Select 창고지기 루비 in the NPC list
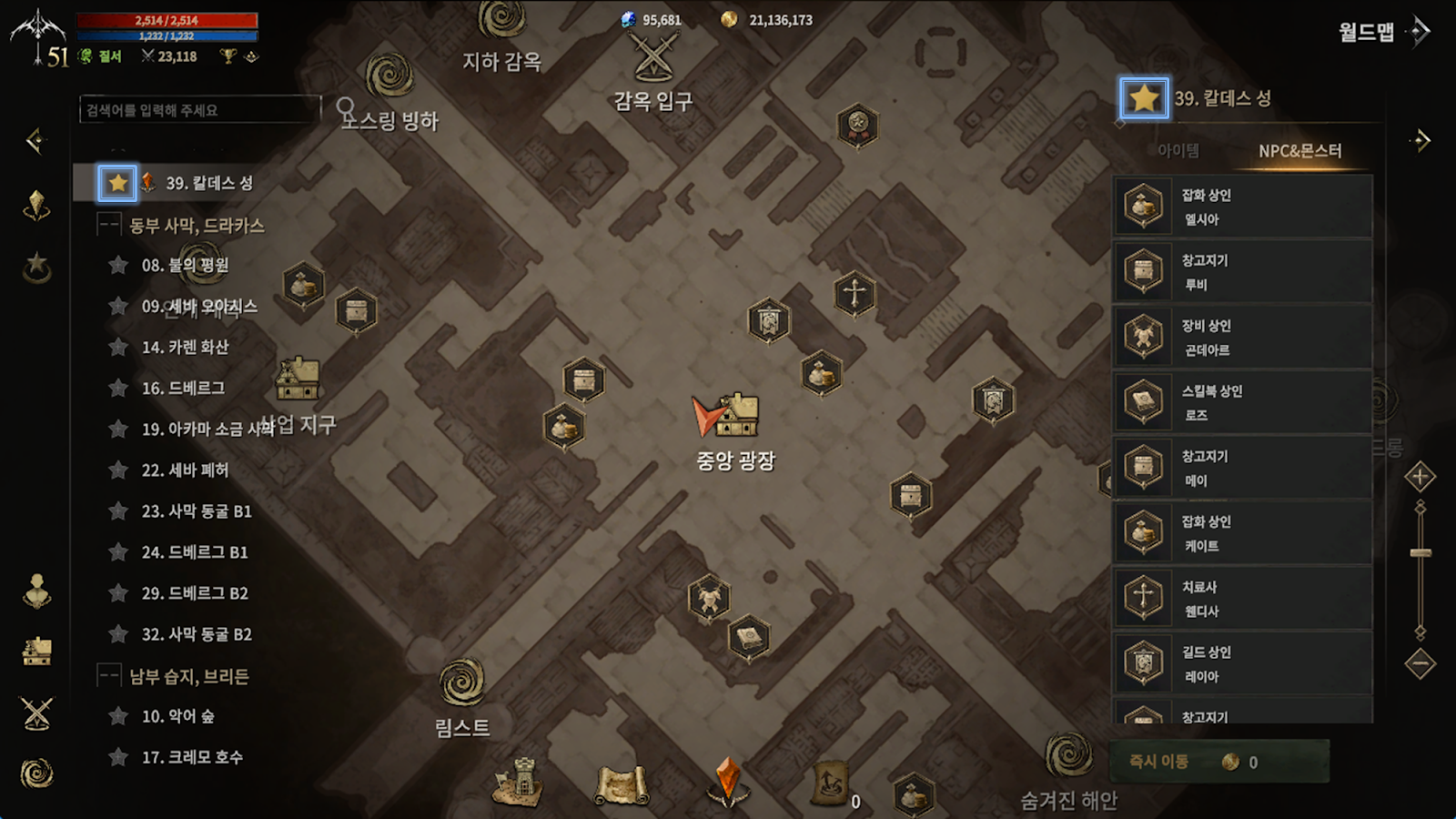Screen dimensions: 1456x819 coord(1242,272)
